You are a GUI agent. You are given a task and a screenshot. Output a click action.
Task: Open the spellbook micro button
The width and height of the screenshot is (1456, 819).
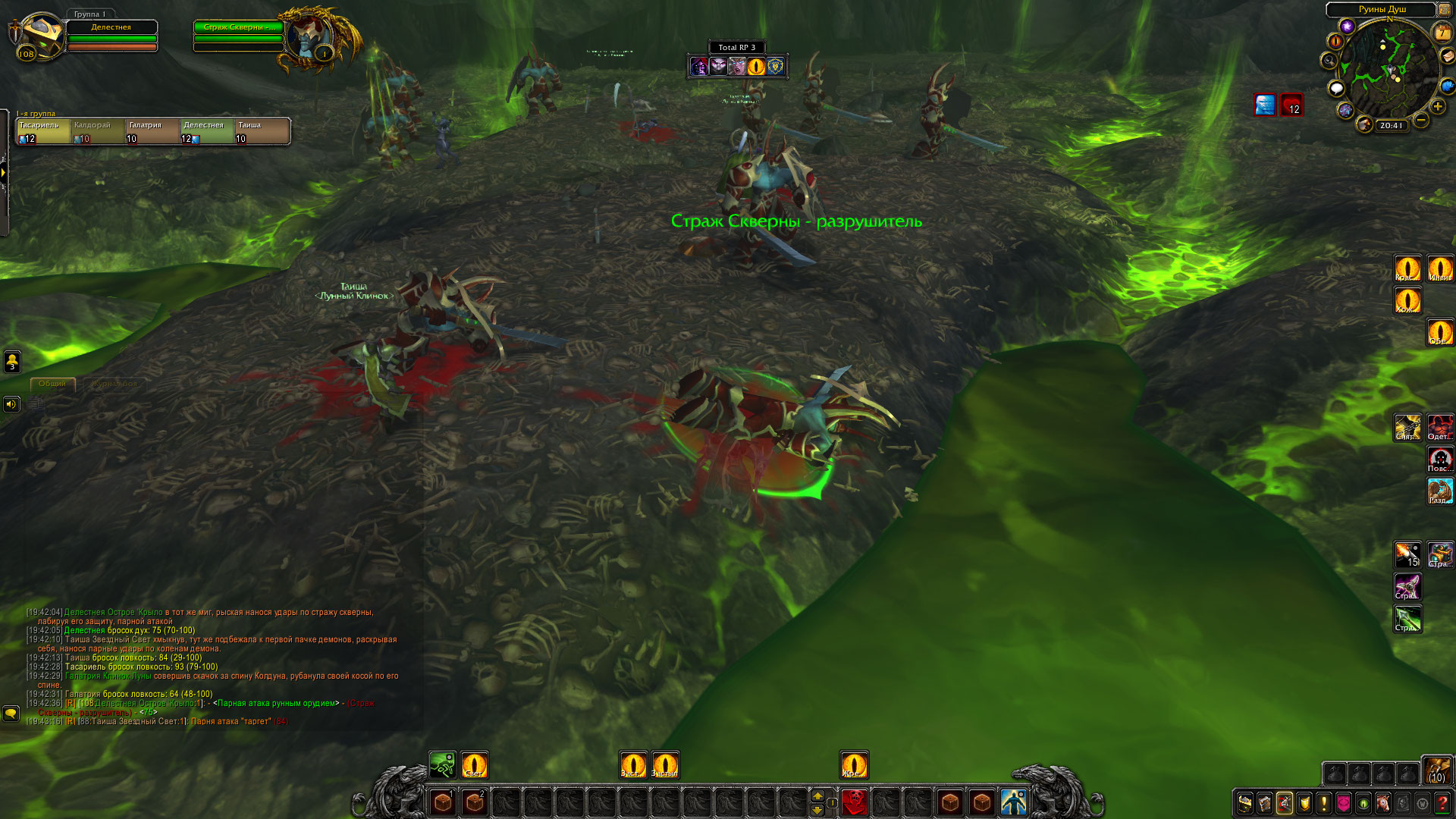1265,802
